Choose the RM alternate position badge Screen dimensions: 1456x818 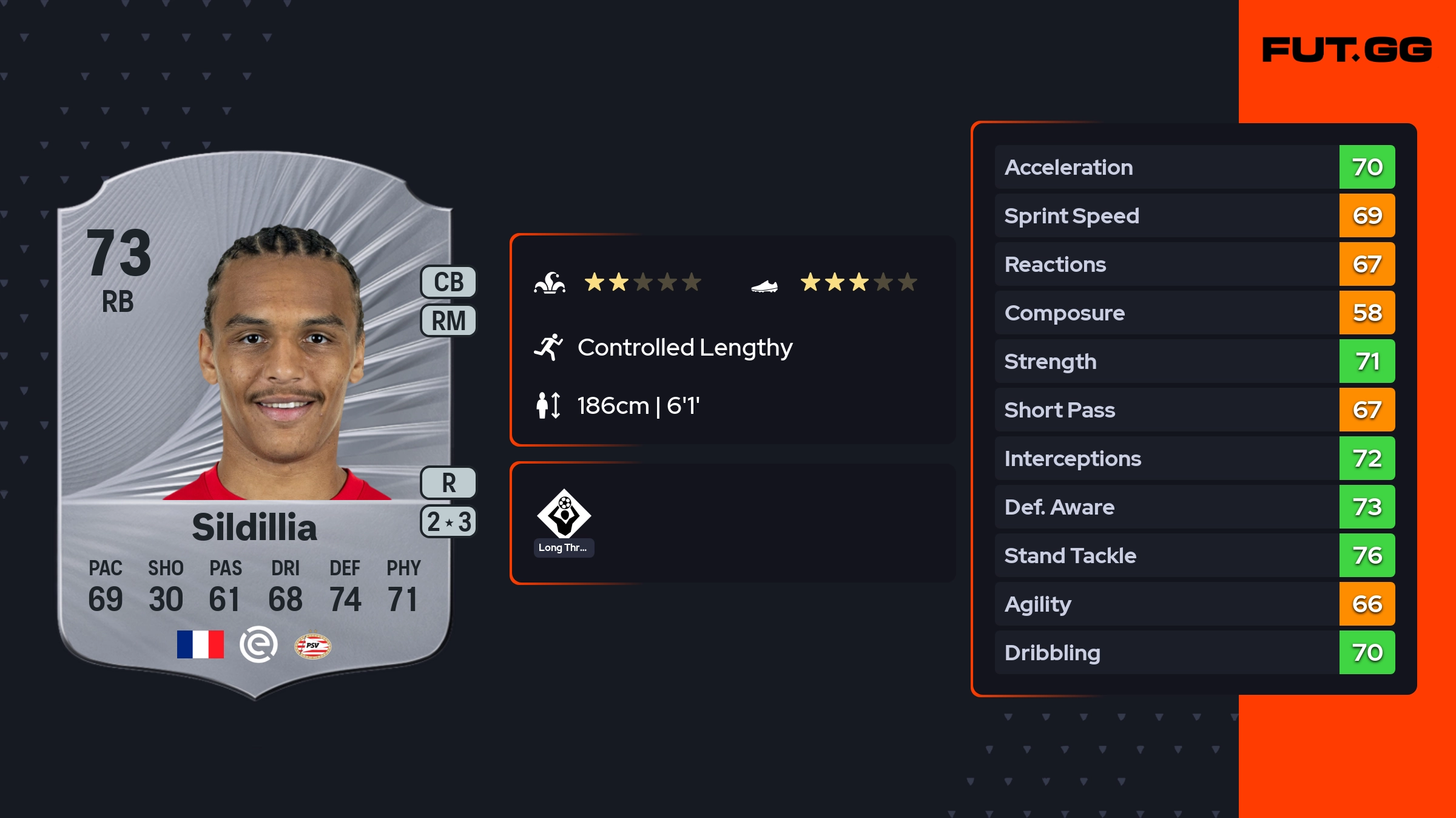click(x=448, y=320)
